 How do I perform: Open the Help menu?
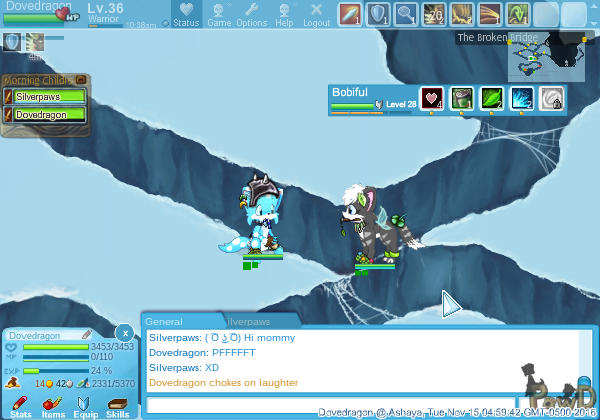point(284,14)
